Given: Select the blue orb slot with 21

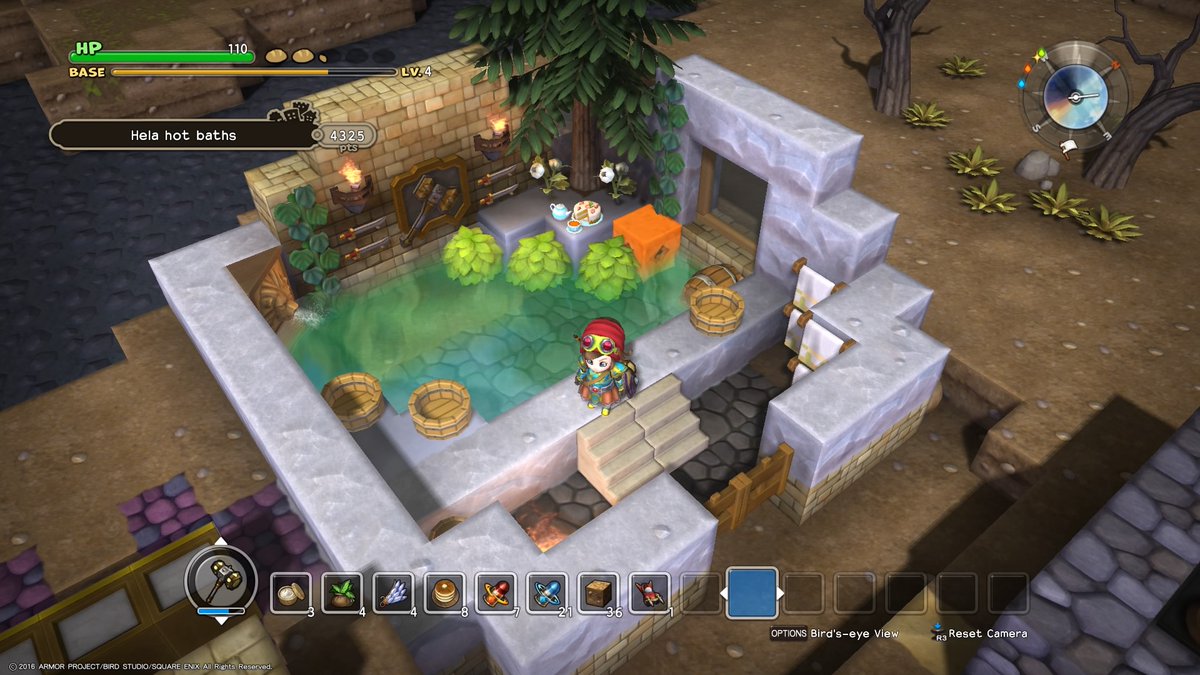Looking at the screenshot, I should 547,592.
